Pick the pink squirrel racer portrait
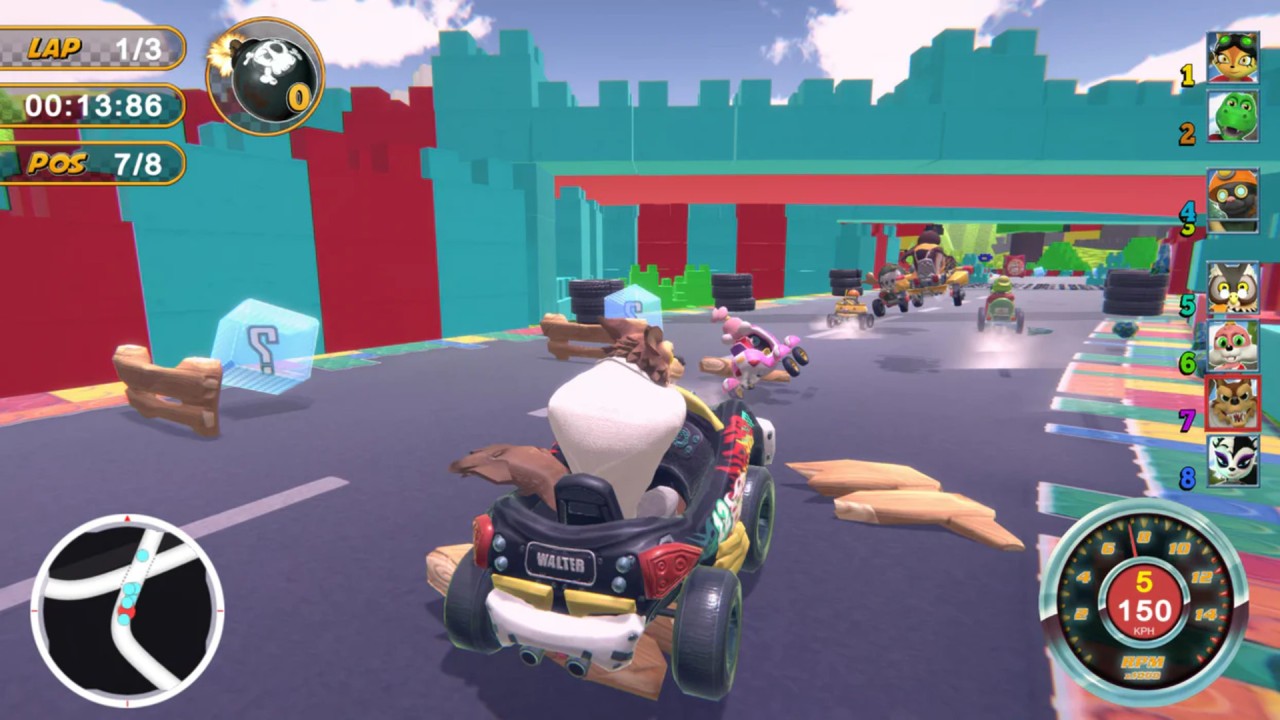 (1231, 345)
